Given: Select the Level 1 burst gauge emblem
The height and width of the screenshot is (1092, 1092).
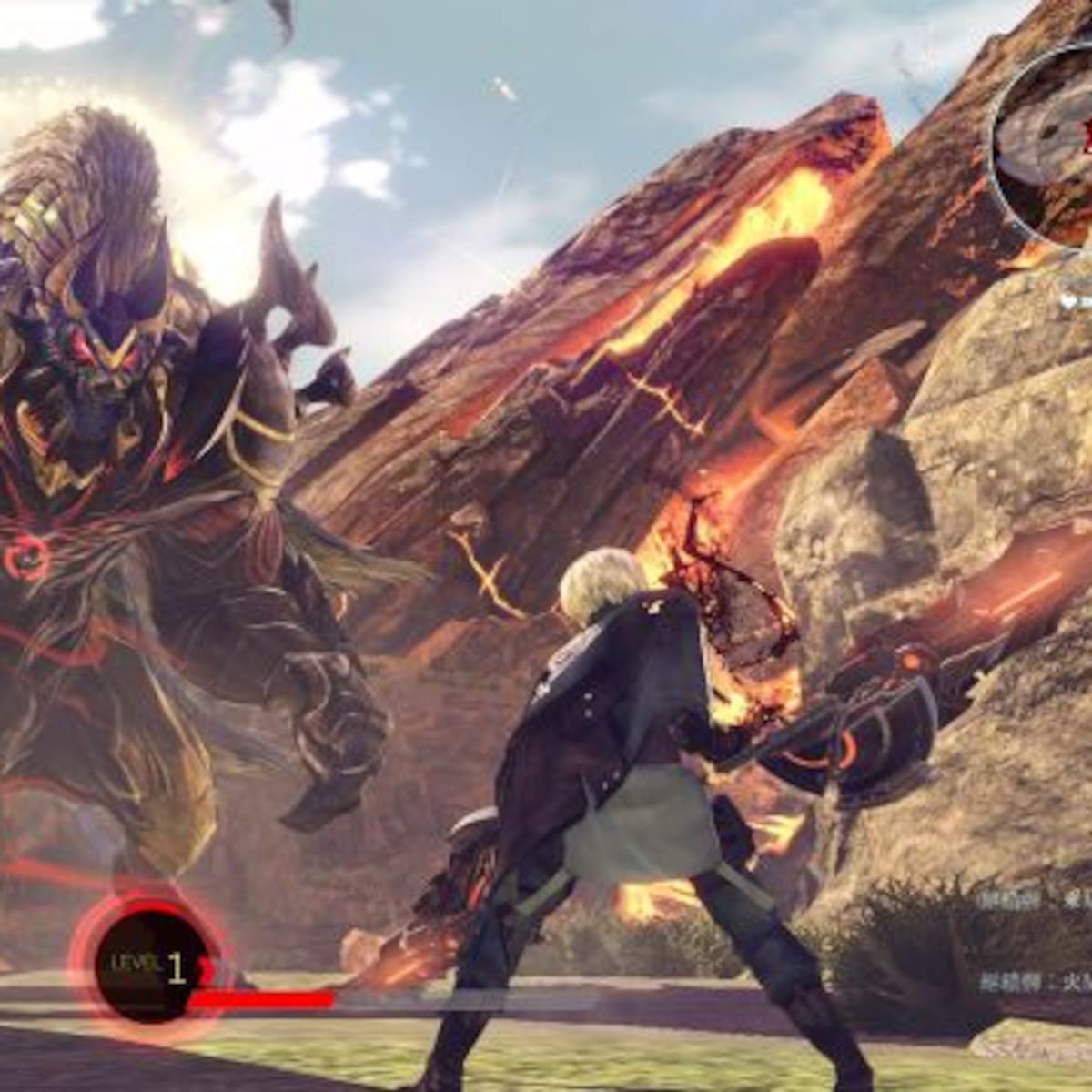Looking at the screenshot, I should [147, 966].
